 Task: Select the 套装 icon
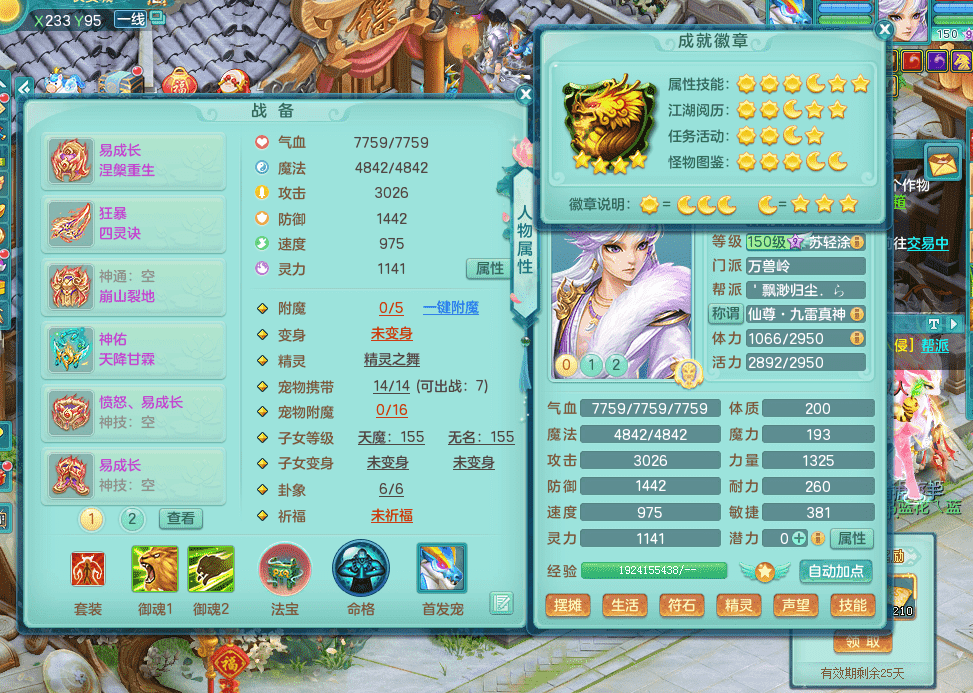point(88,570)
